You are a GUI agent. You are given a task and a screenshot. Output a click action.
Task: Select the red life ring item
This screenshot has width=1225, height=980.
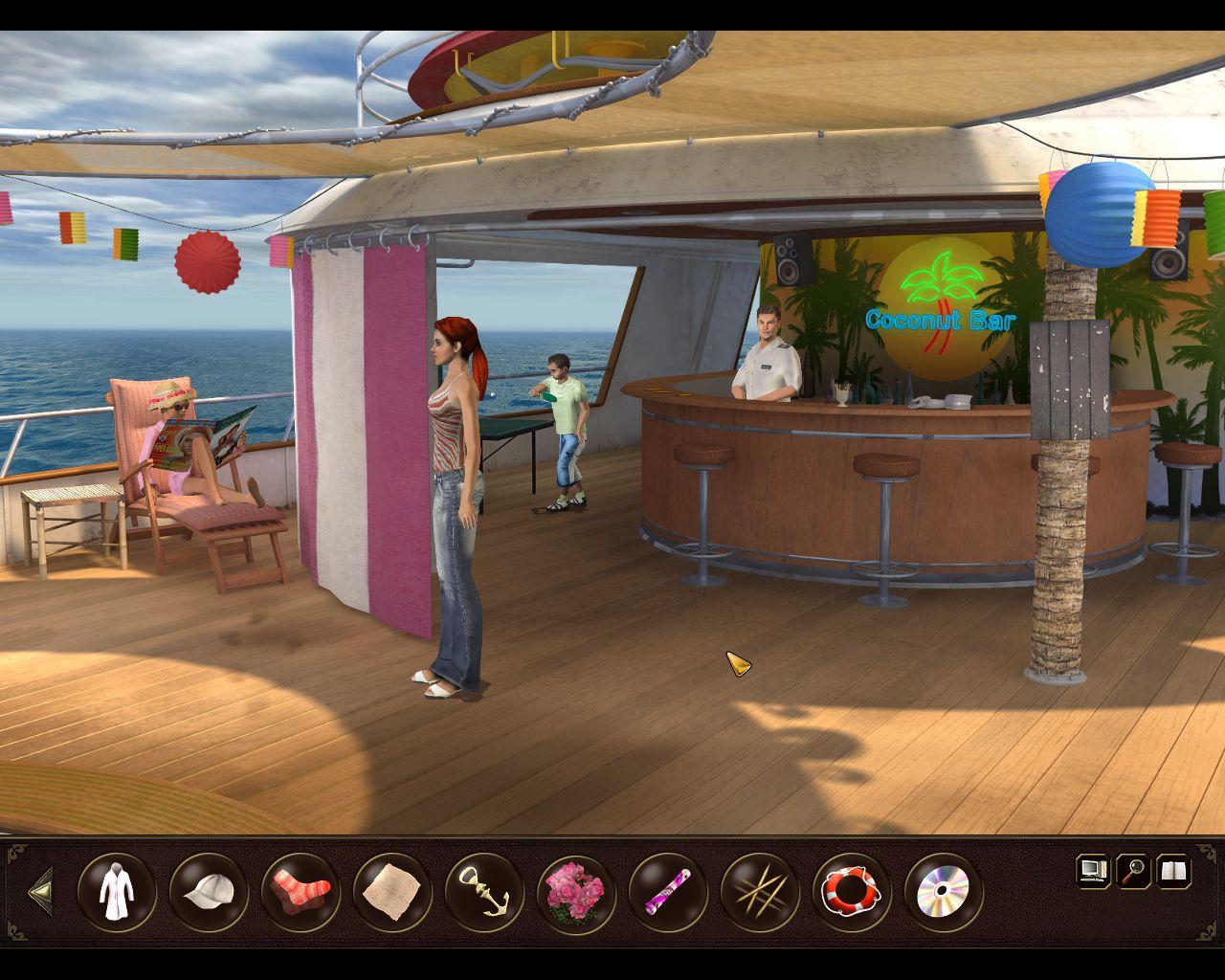click(851, 892)
